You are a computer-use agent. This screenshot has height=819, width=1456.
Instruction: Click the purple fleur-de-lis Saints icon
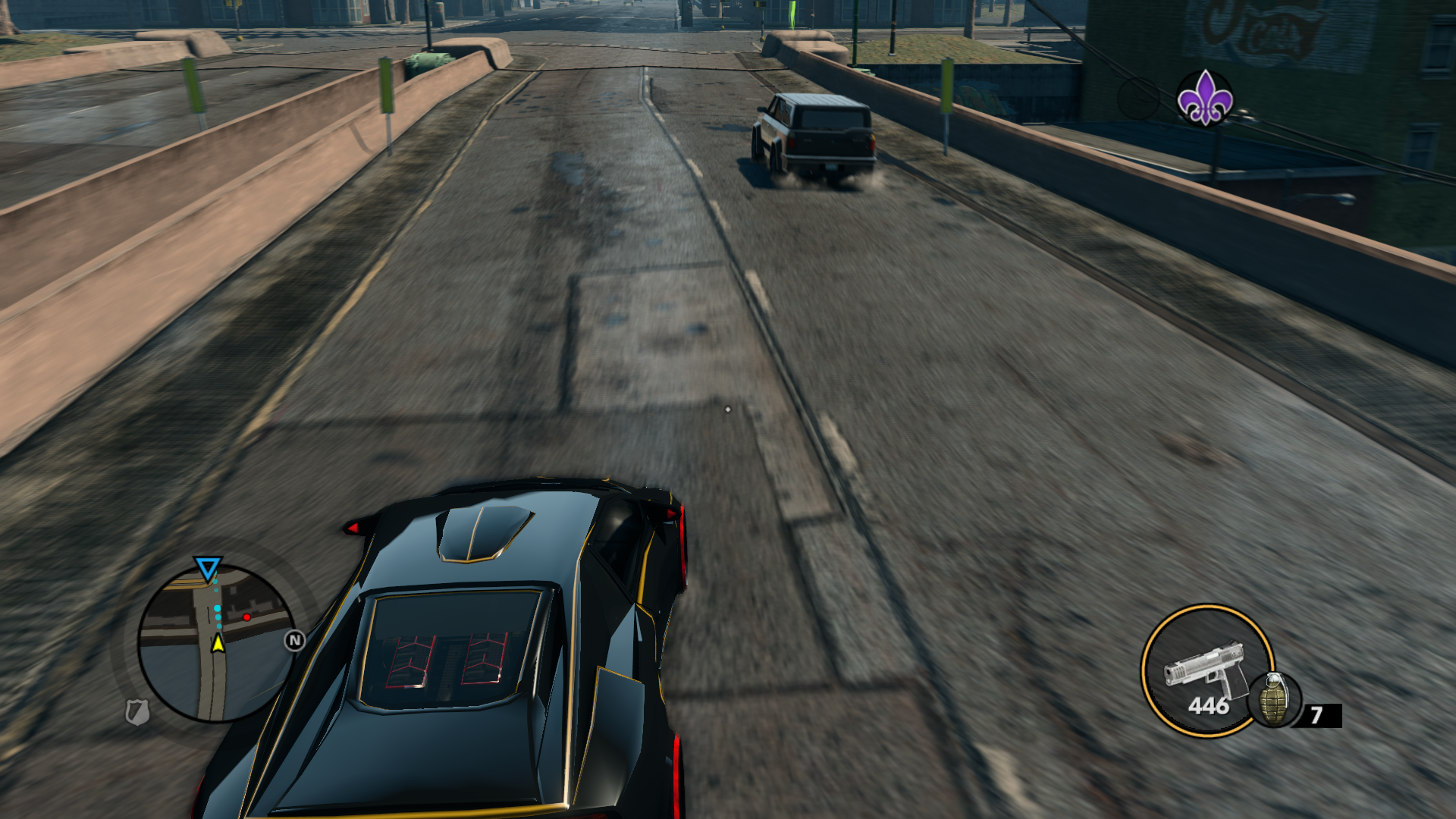coord(1204,98)
